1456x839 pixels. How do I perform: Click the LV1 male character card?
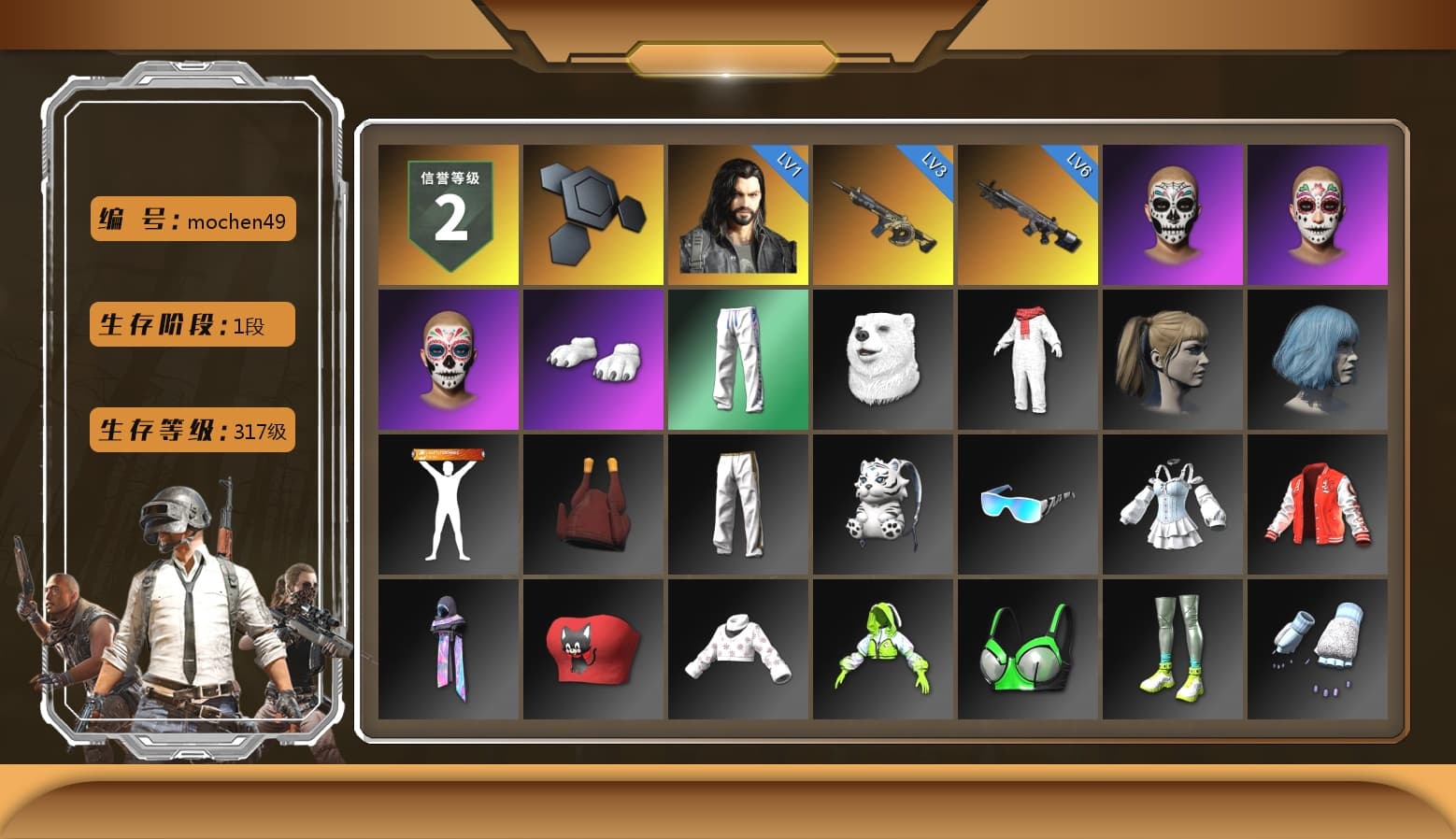737,213
